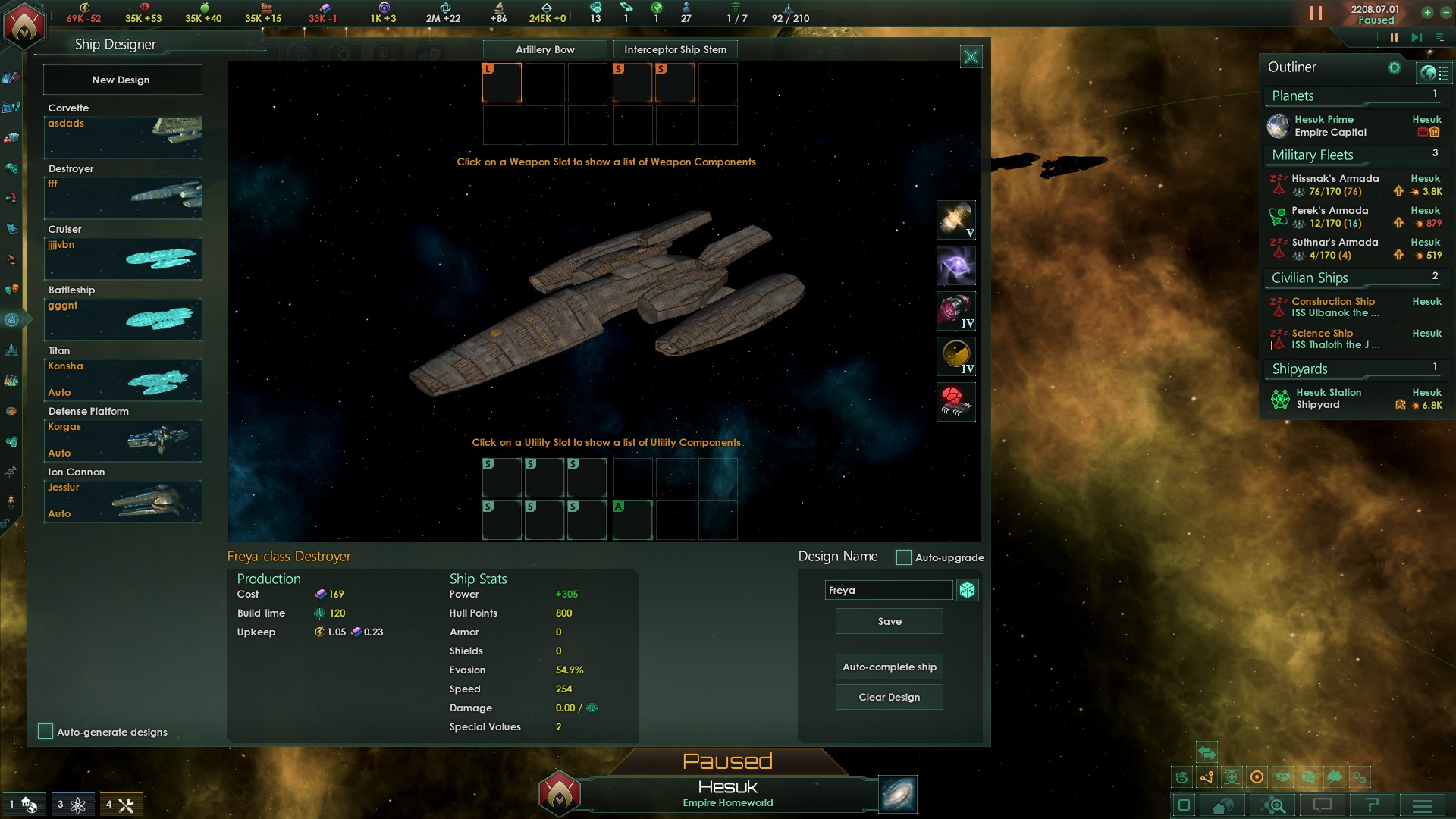Enable Auto-generate designs
Image resolution: width=1456 pixels, height=819 pixels.
click(45, 731)
